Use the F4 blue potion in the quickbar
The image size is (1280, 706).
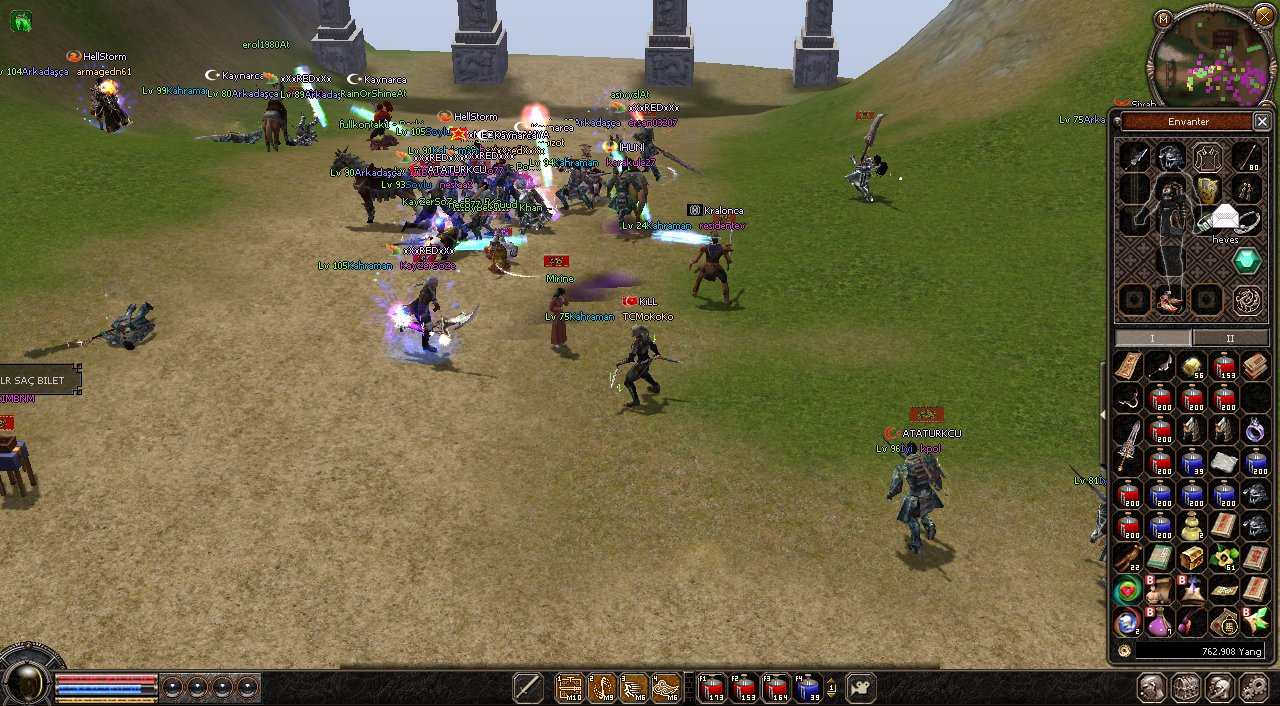807,687
